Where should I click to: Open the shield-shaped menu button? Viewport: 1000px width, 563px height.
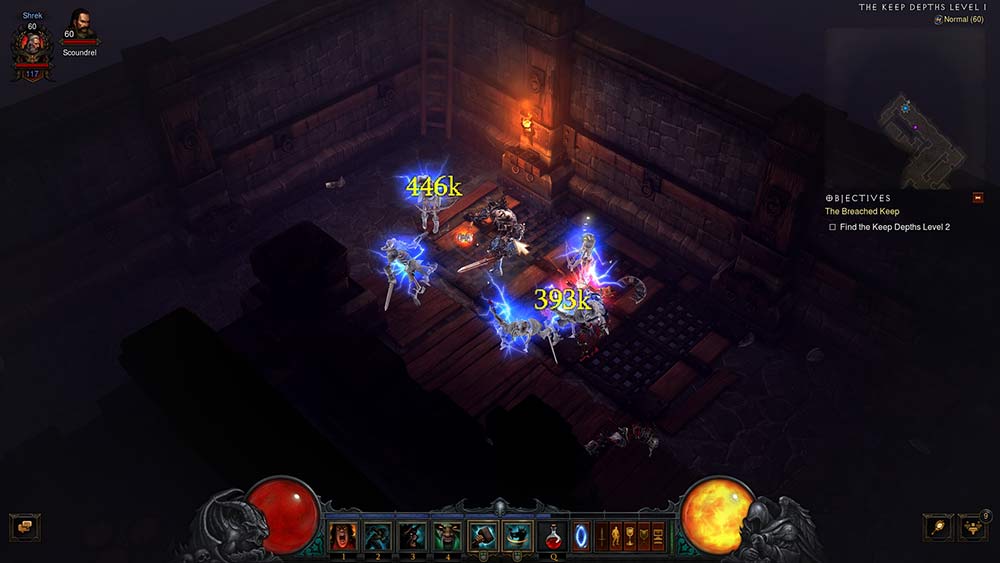644,536
